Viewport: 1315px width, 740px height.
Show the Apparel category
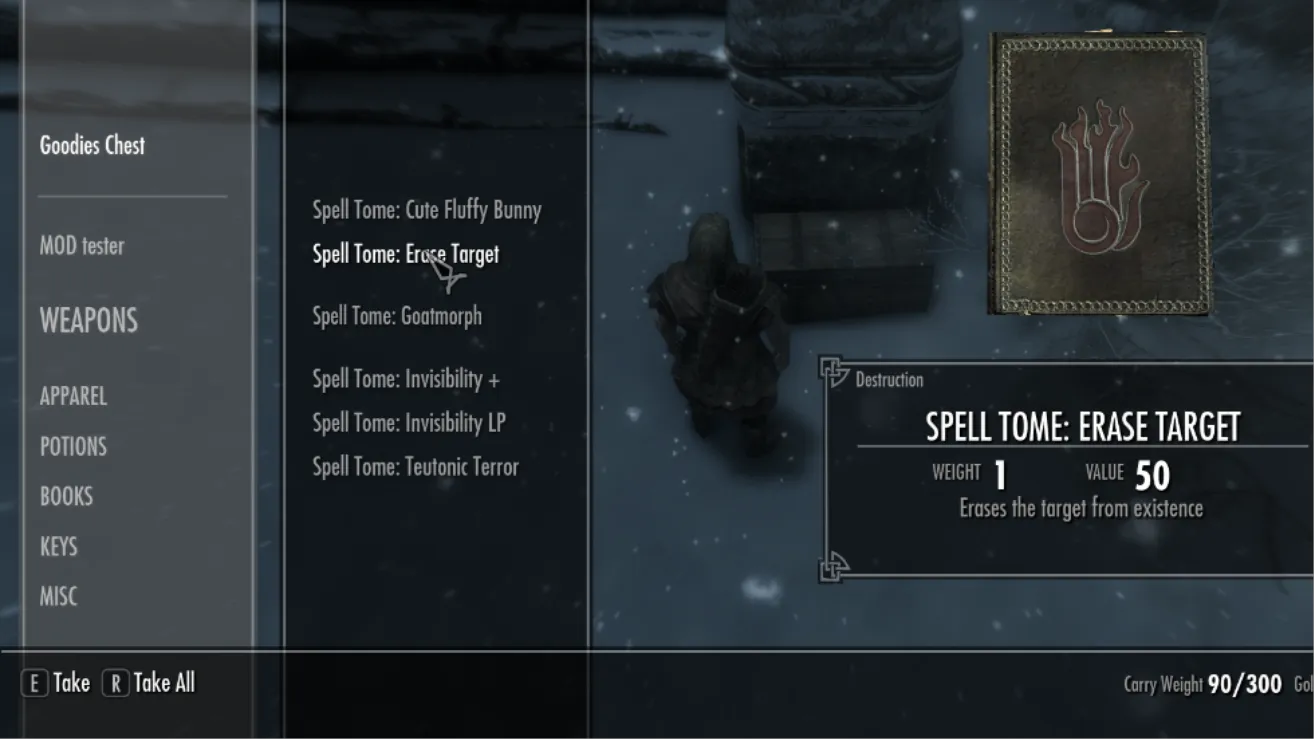click(73, 397)
